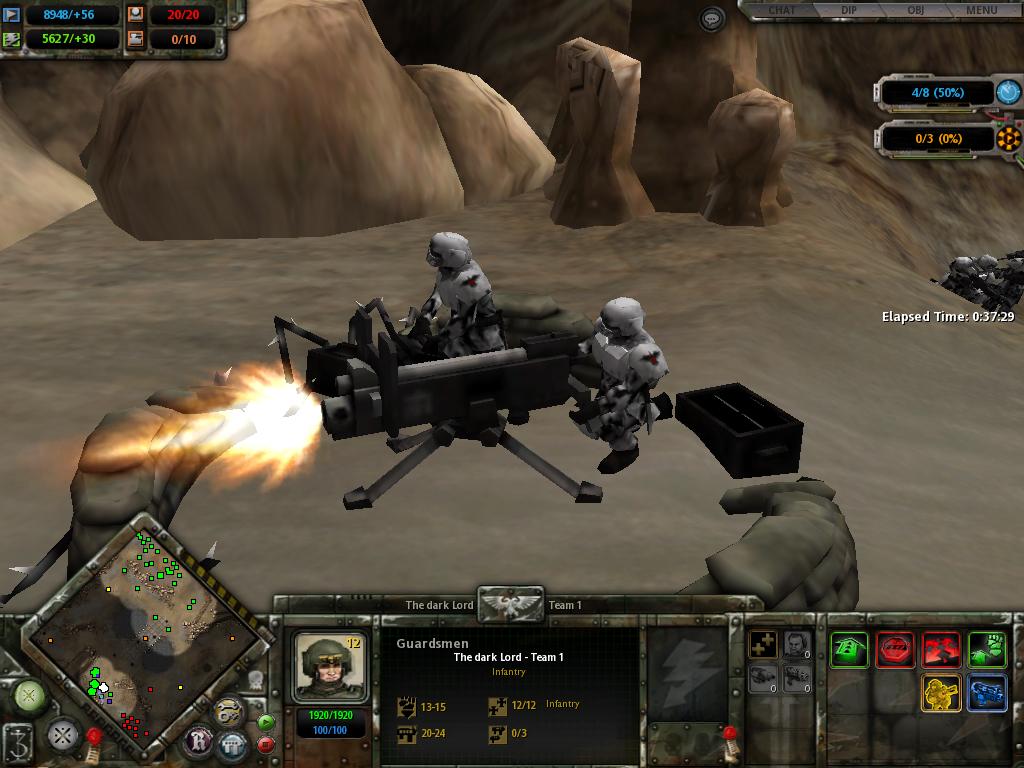Select the Guardsmen portrait

[x=330, y=667]
